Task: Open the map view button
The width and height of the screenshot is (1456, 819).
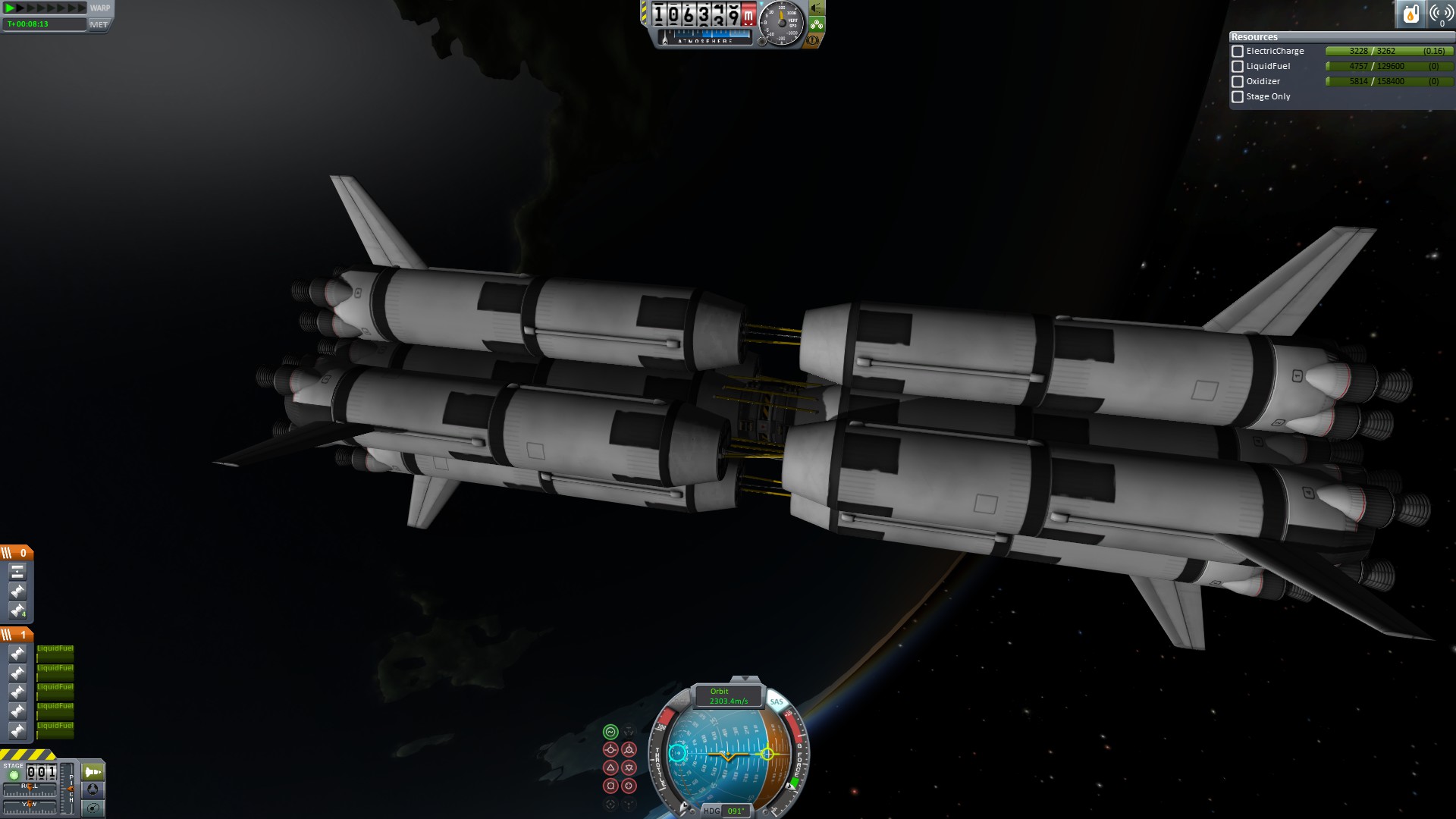Action: (93, 808)
